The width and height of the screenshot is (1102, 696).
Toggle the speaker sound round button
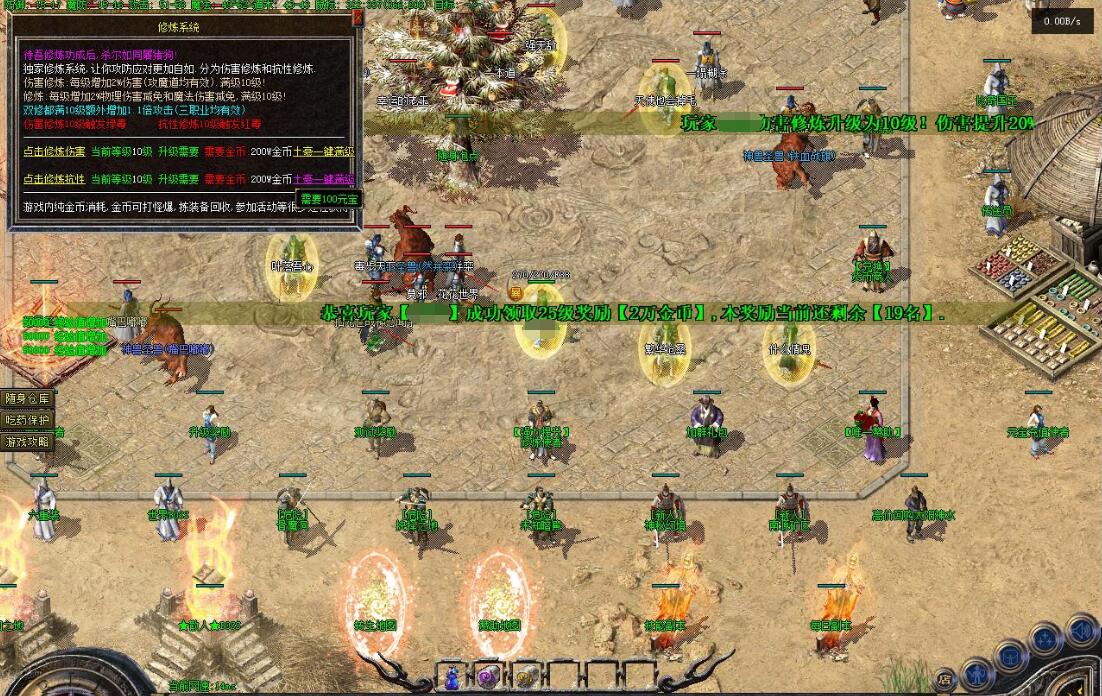coord(1081,631)
